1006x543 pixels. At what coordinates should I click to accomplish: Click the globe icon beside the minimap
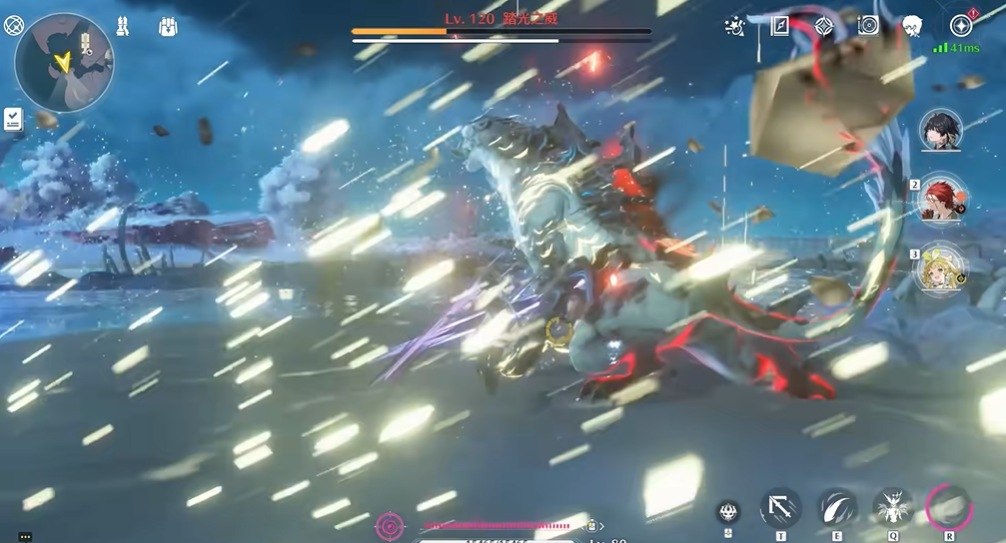point(14,25)
